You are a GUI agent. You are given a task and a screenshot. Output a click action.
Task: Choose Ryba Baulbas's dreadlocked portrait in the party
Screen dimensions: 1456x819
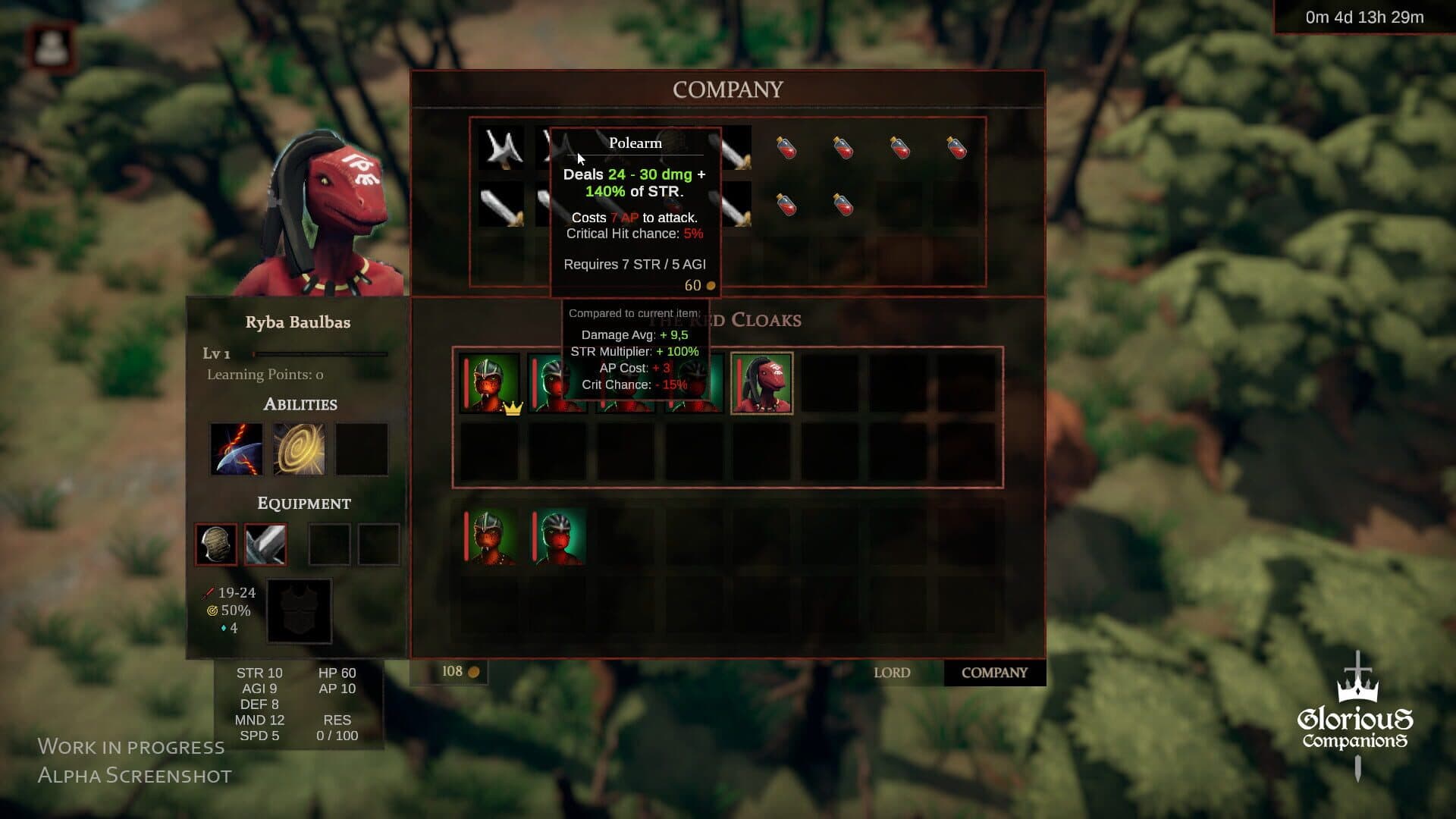[761, 383]
